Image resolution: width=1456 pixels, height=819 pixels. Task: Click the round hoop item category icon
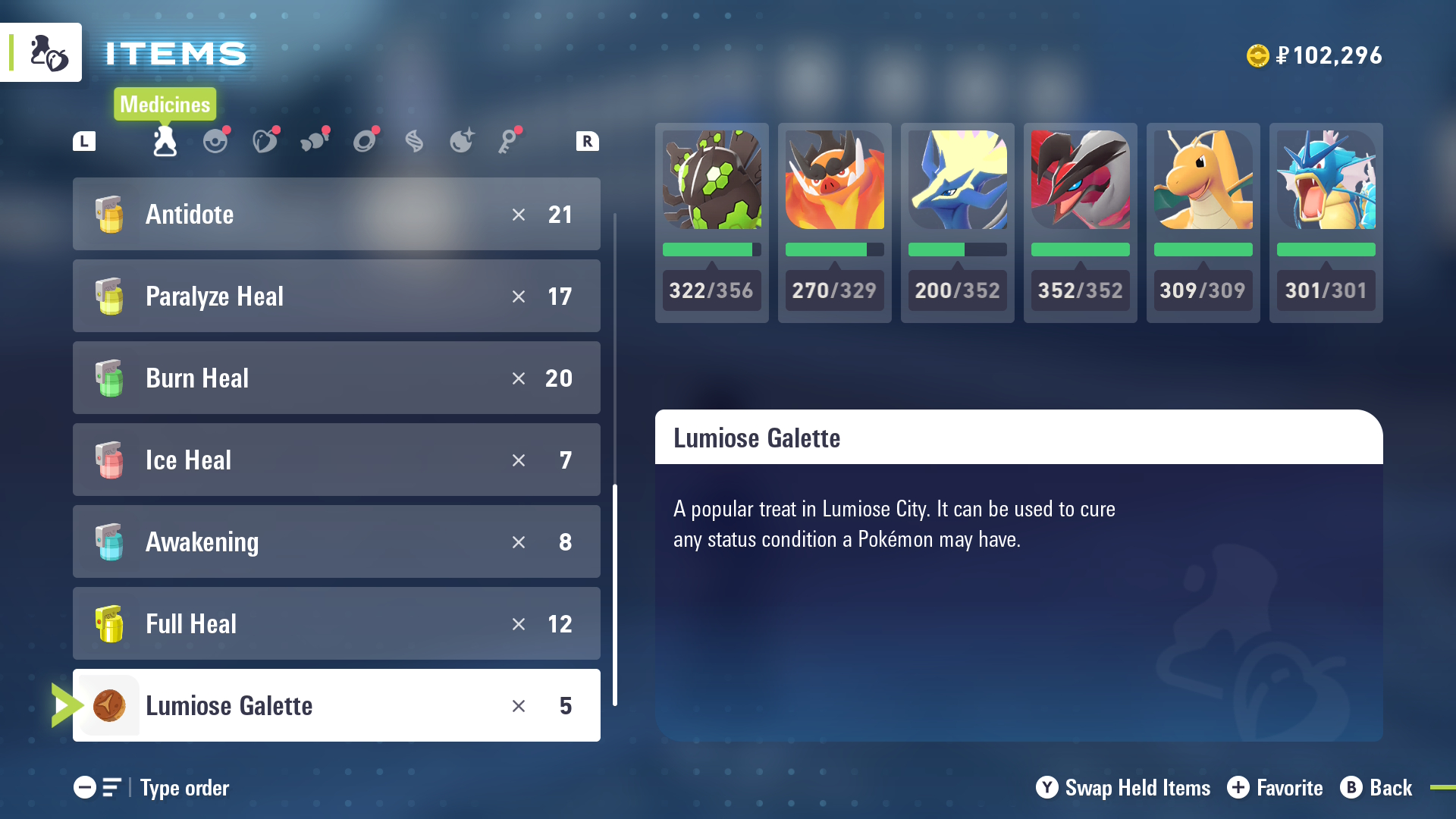(365, 142)
